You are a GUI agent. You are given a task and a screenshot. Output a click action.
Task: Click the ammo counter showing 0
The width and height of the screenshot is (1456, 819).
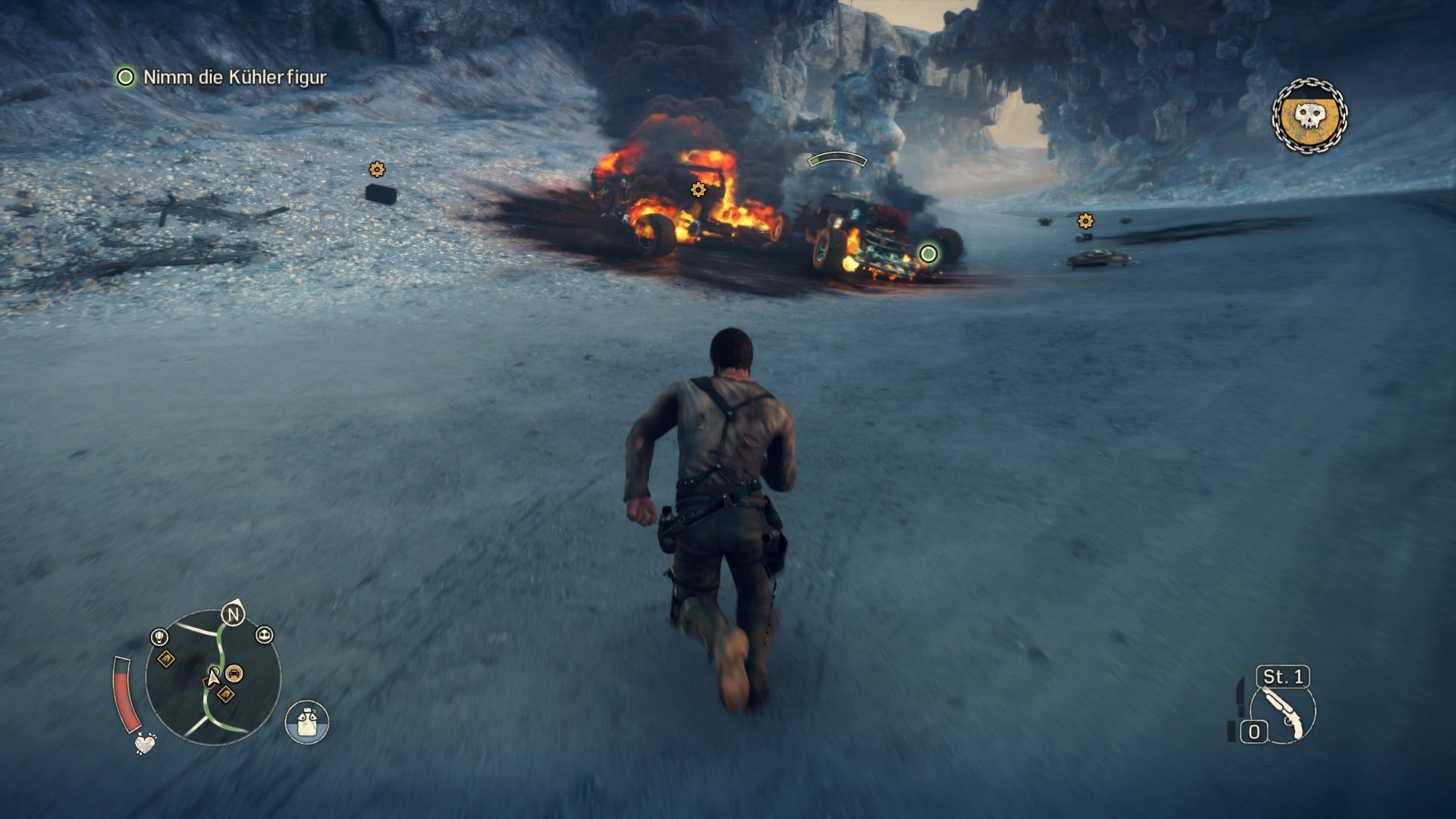tap(1254, 731)
